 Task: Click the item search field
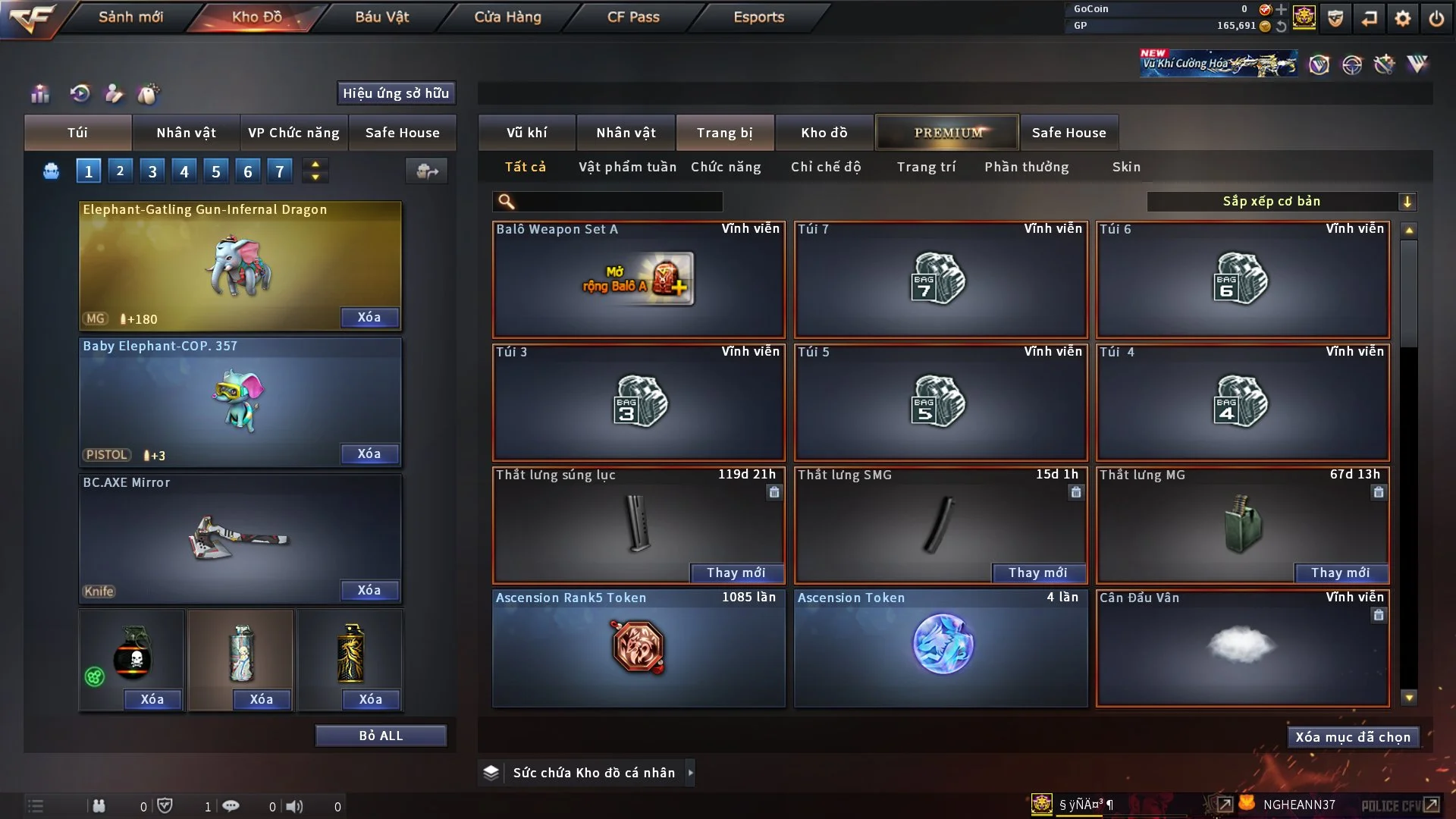coord(618,202)
